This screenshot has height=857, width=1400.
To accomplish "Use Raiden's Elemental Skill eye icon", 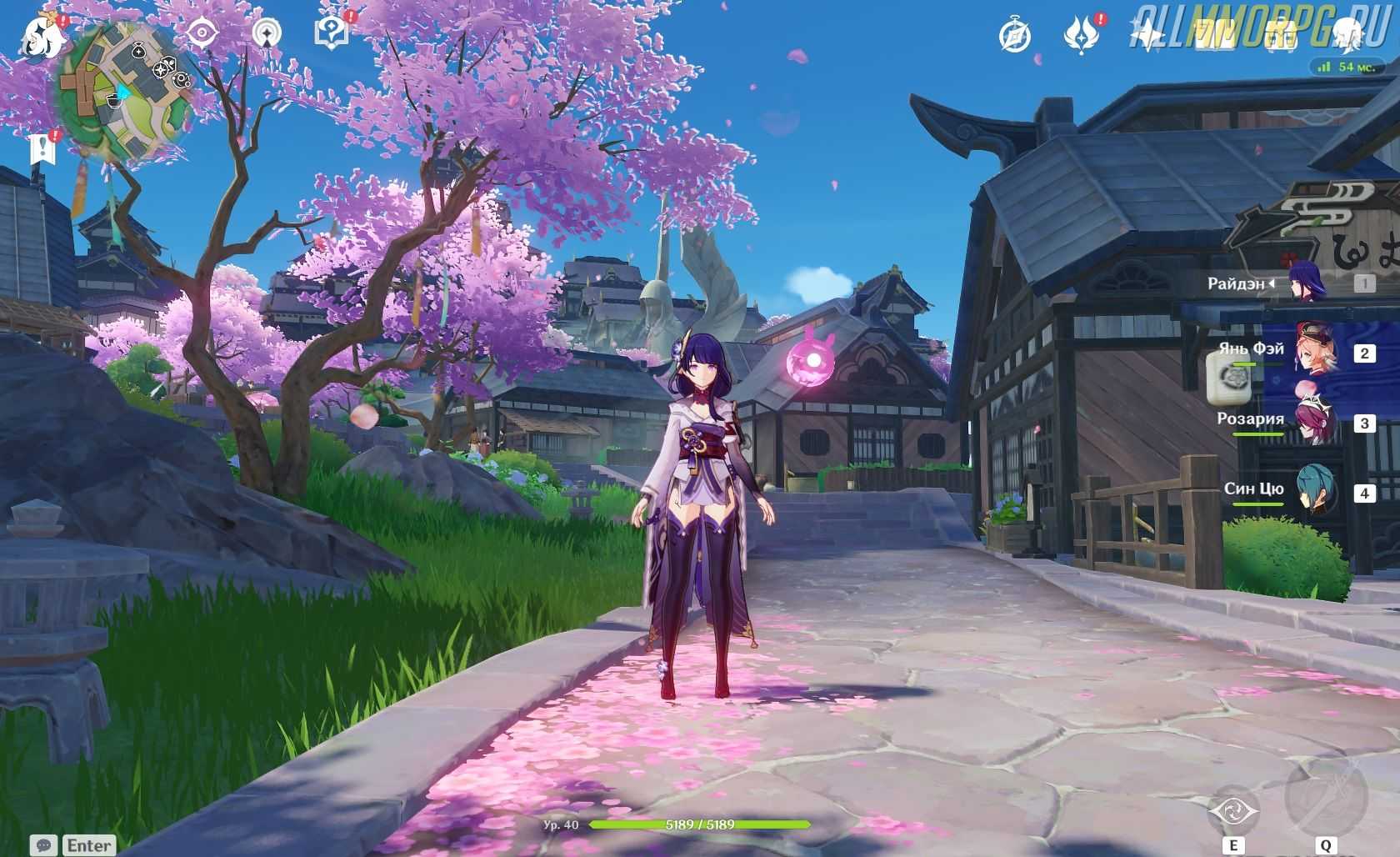I will pyautogui.click(x=1233, y=809).
